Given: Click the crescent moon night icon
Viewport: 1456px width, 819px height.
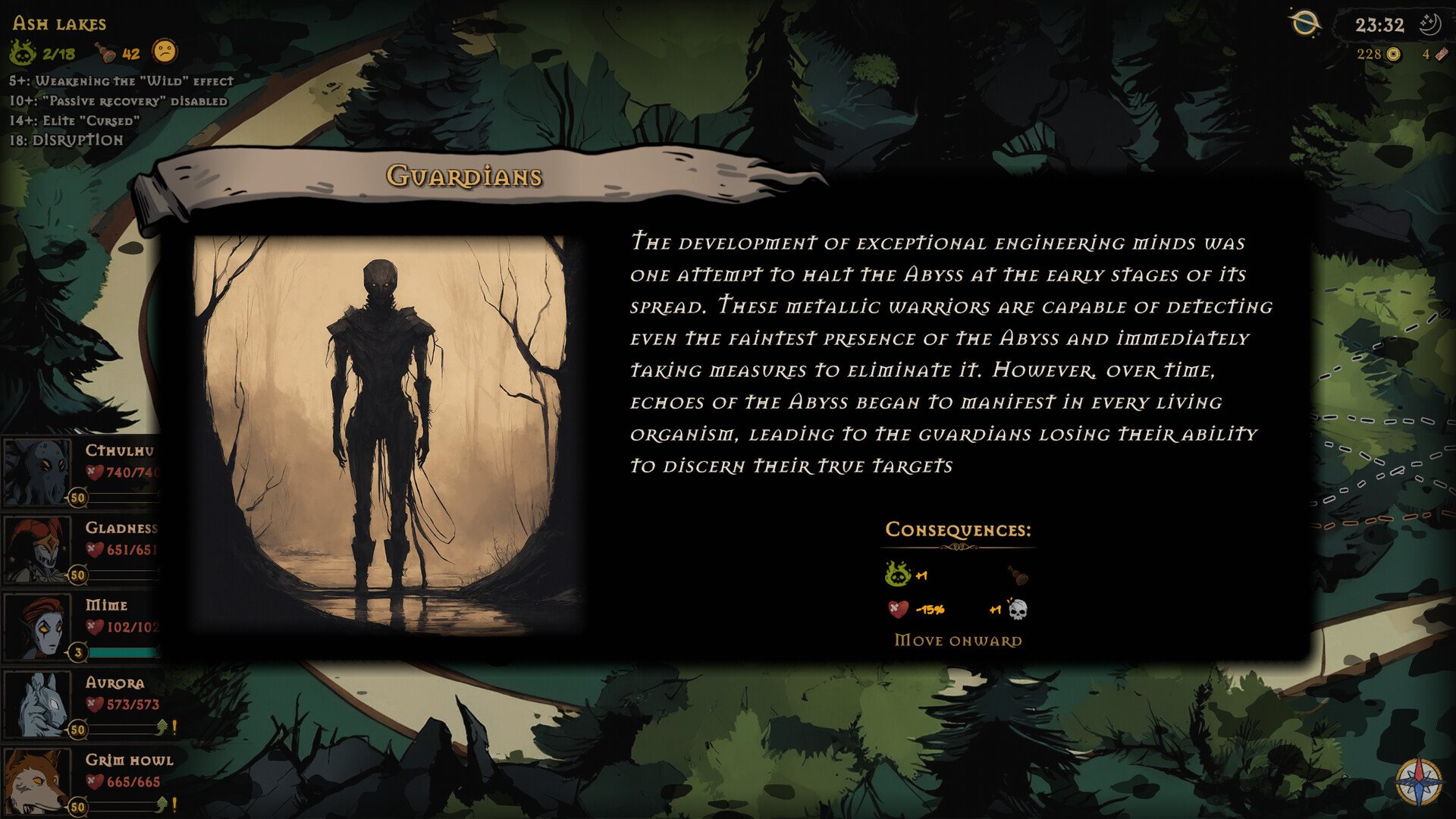Looking at the screenshot, I should [x=1429, y=24].
